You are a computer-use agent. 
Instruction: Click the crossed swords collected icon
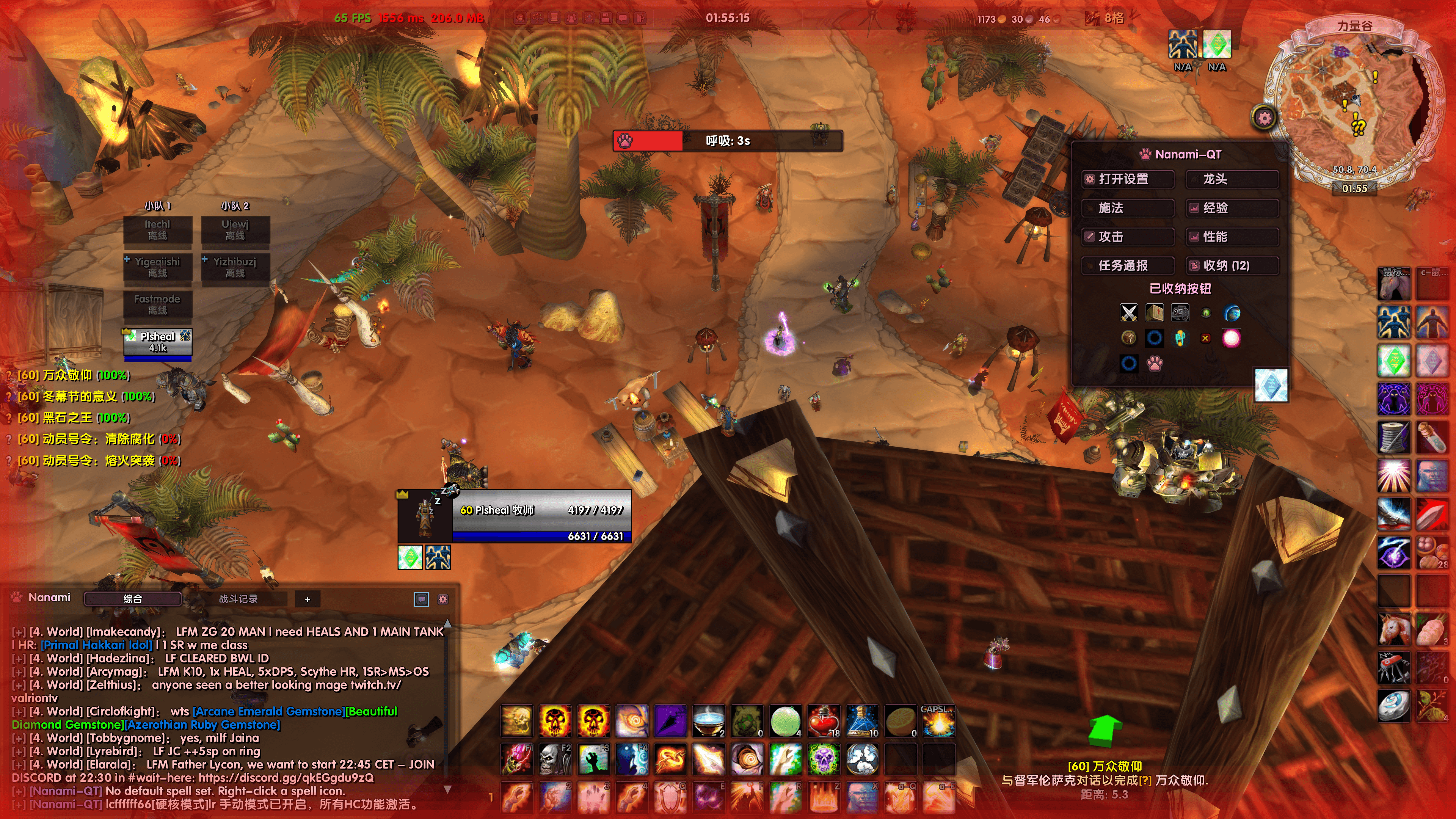click(x=1129, y=312)
